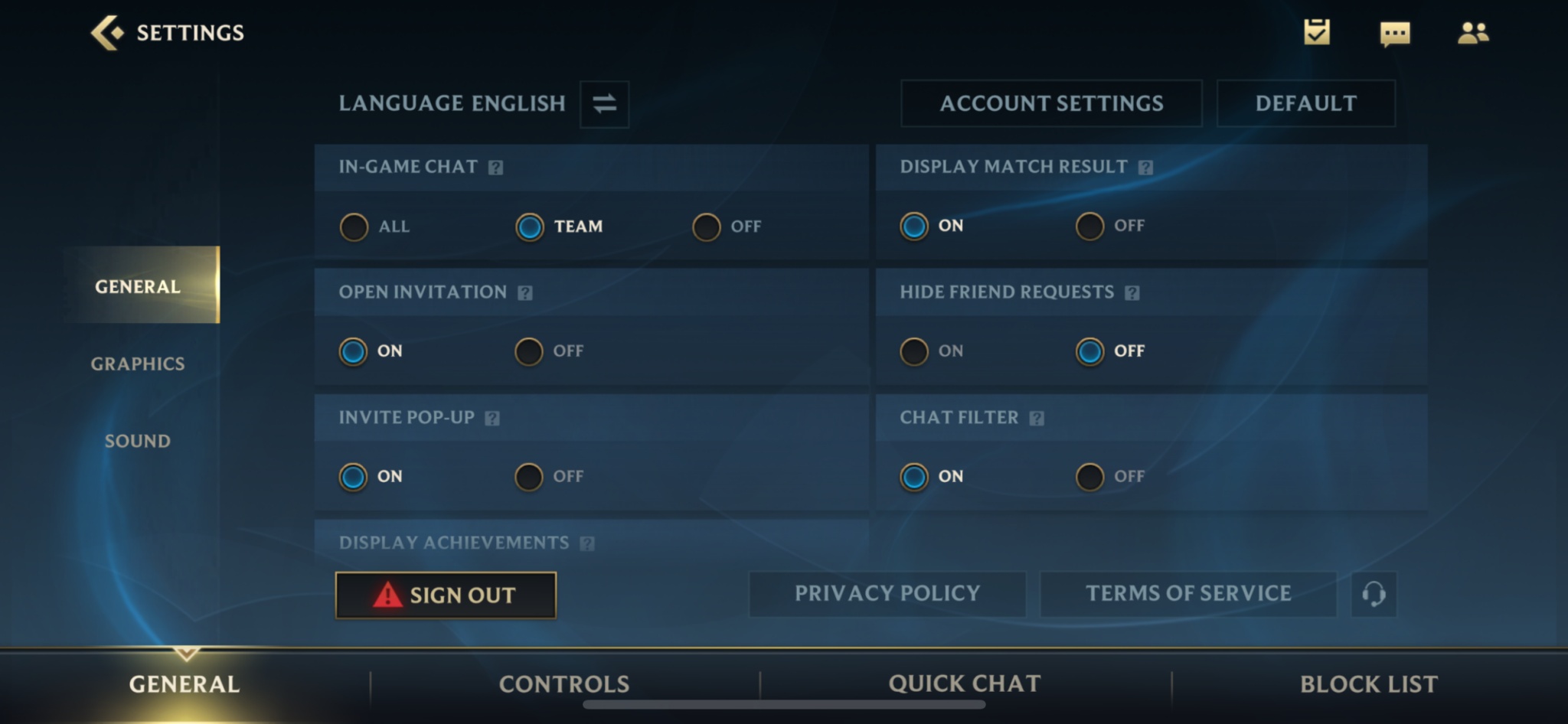Open help for Chat Filter setting
Screen dimensions: 1568x724
tap(1037, 418)
